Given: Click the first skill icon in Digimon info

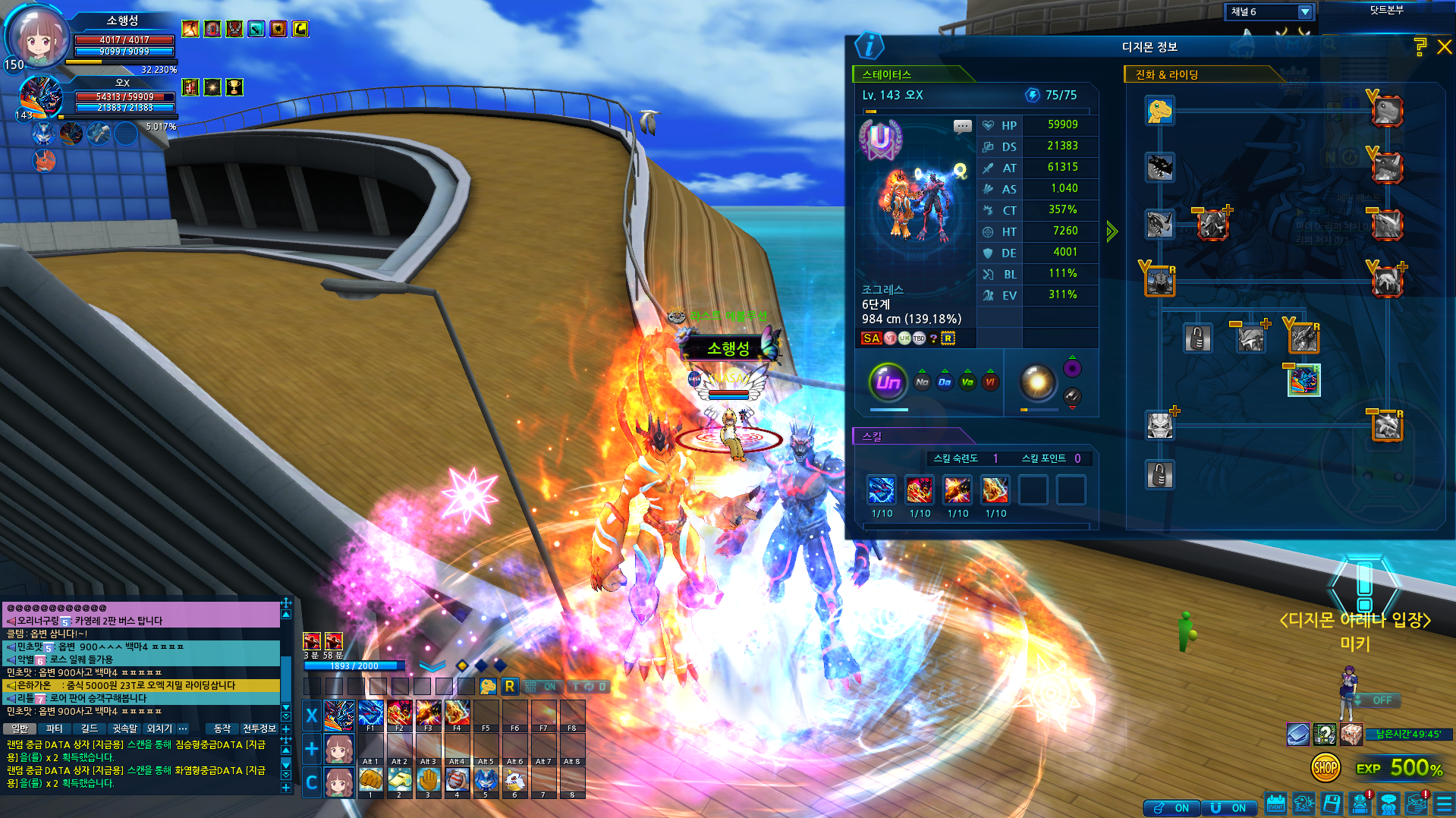Looking at the screenshot, I should click(x=882, y=490).
